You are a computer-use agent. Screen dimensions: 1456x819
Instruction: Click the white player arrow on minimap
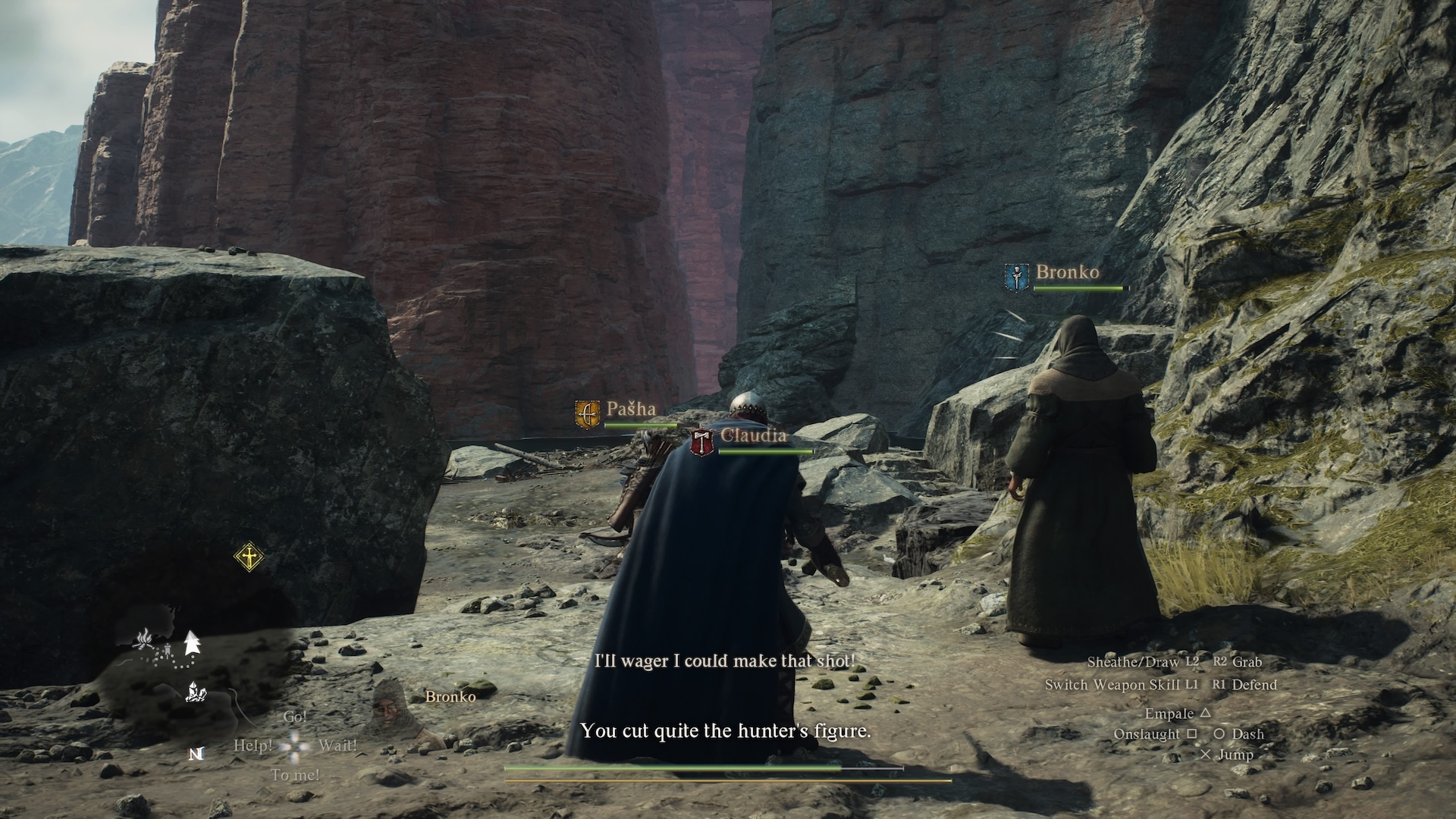coord(191,643)
